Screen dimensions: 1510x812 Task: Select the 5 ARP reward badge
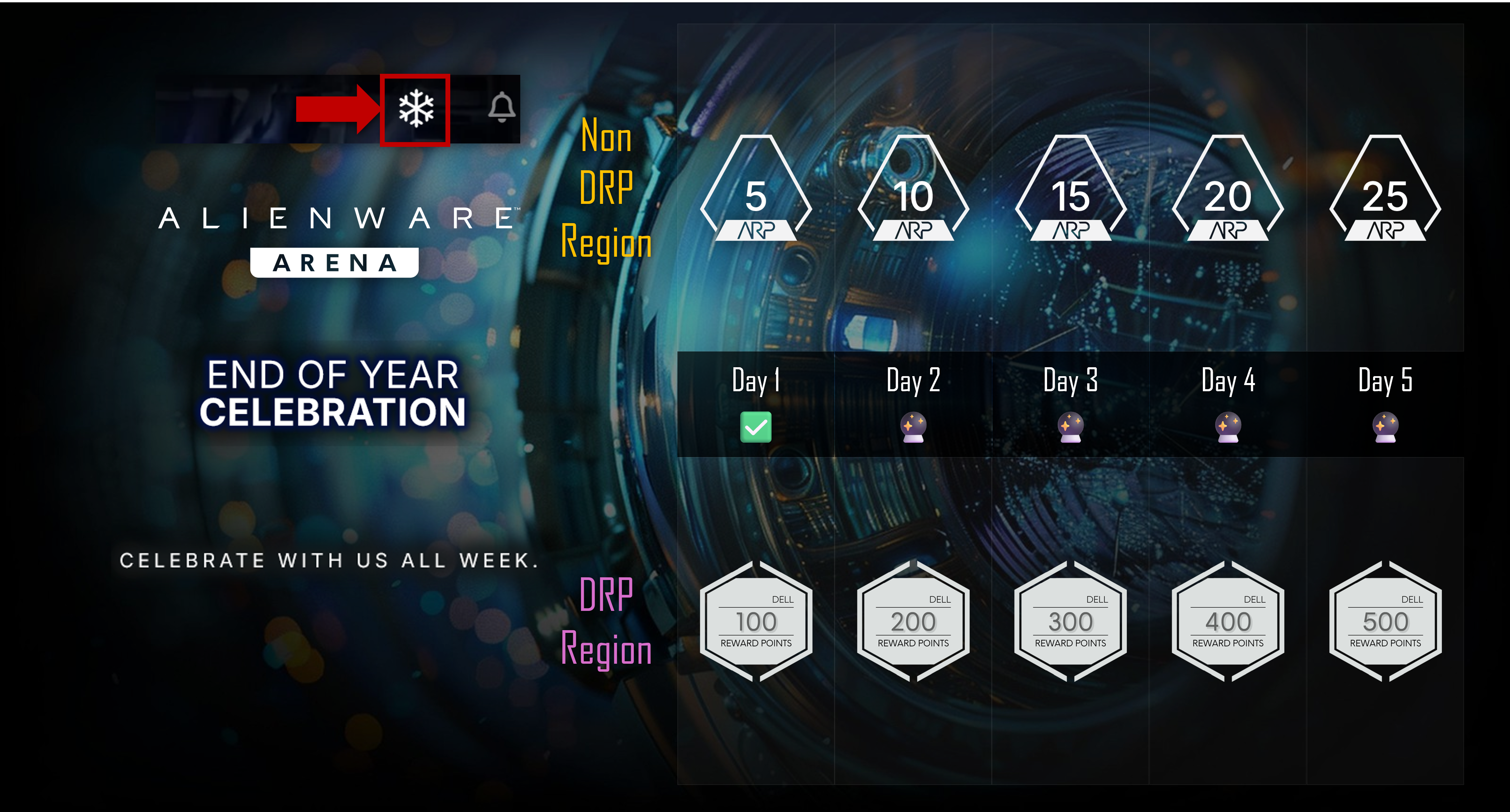[x=756, y=190]
